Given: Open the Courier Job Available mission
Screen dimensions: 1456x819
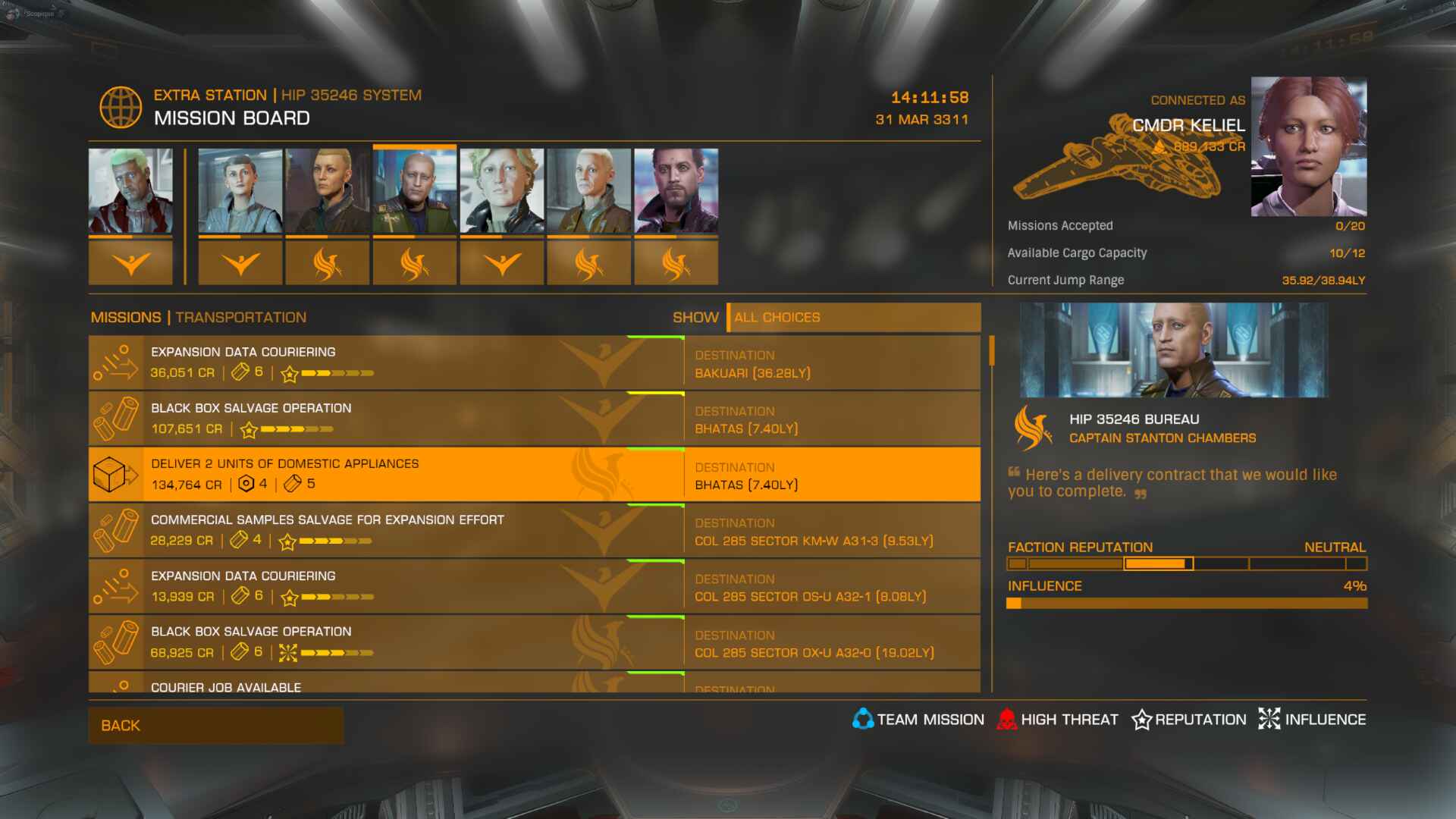Looking at the screenshot, I should (534, 684).
